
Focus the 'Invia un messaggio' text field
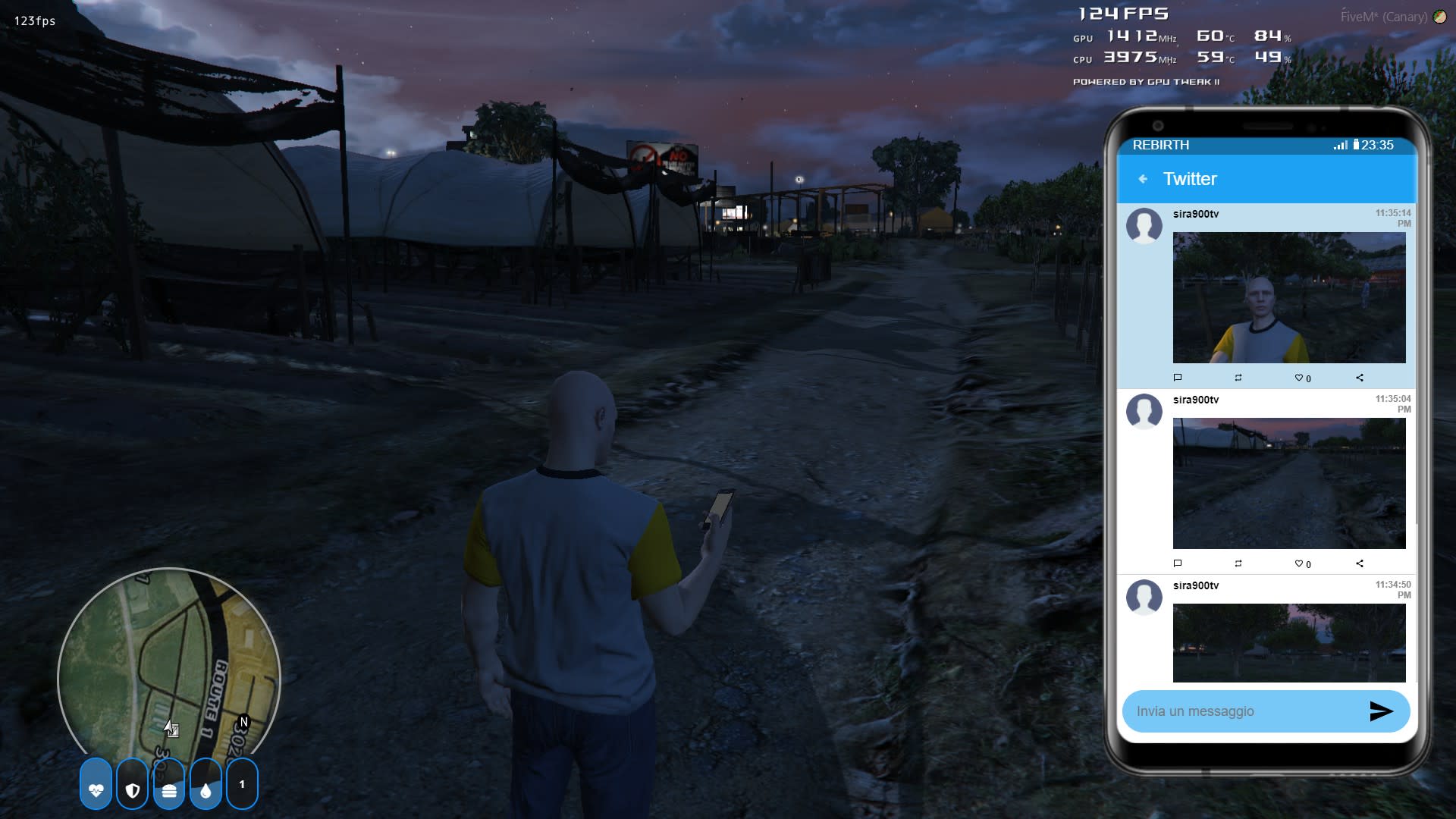[1244, 711]
